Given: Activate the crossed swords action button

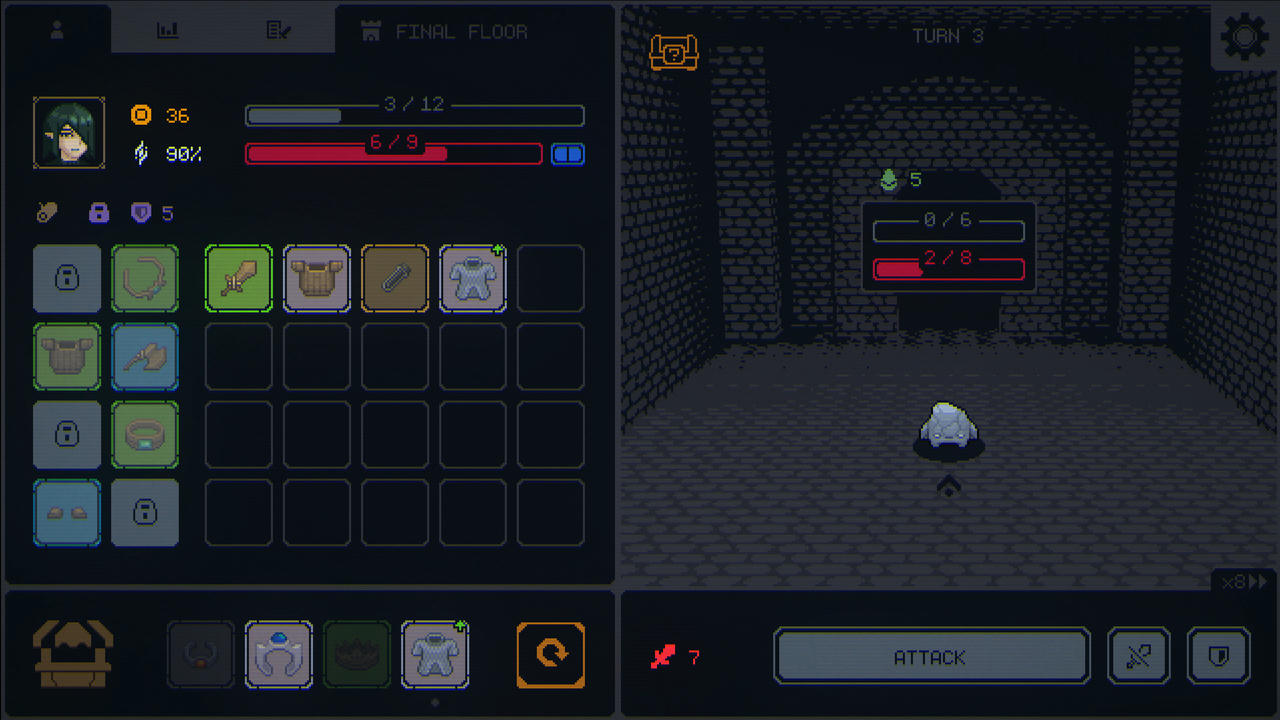Looking at the screenshot, I should pyautogui.click(x=1139, y=657).
